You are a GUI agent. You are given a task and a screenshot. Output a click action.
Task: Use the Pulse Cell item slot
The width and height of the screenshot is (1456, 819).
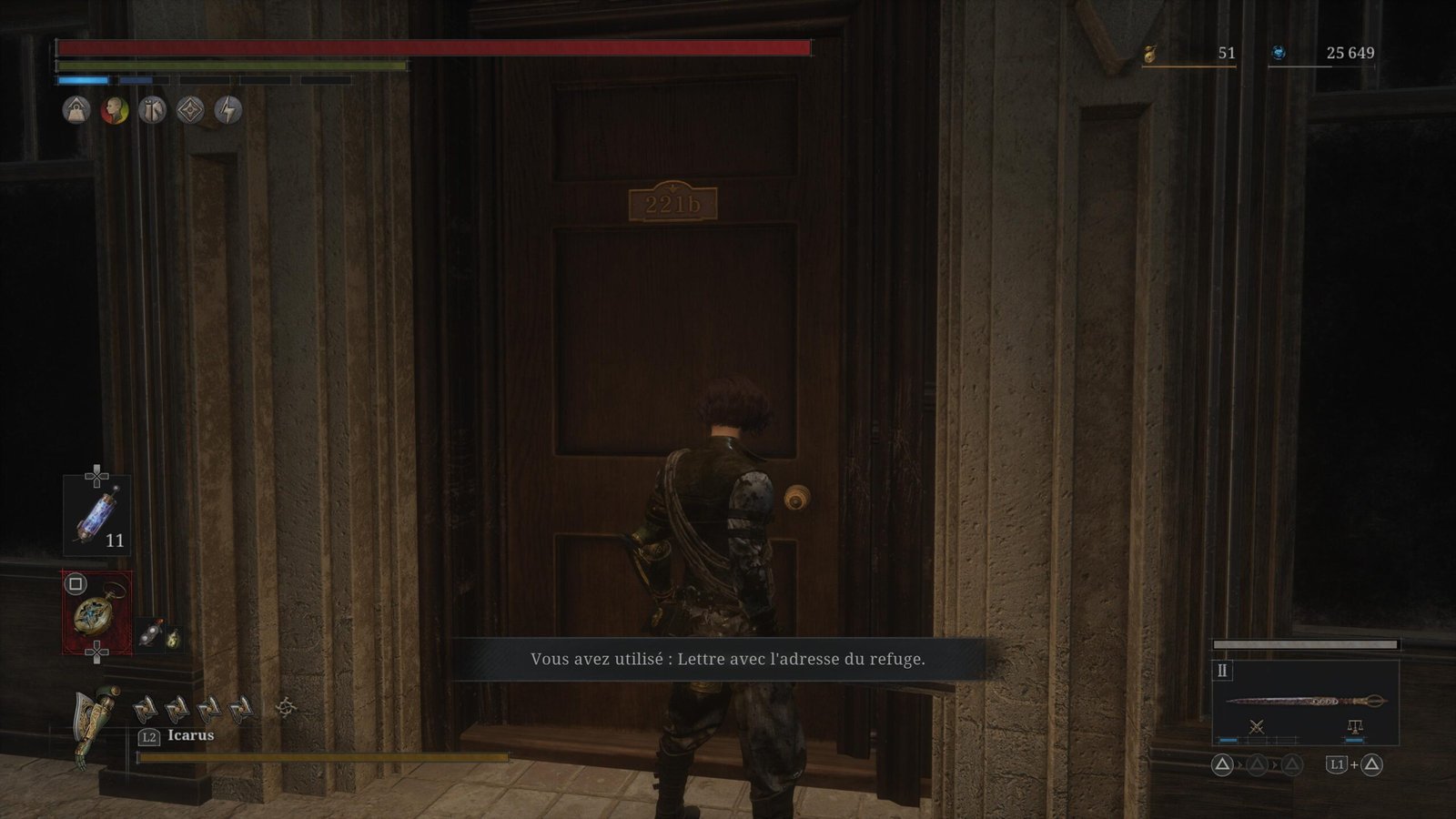(96, 515)
